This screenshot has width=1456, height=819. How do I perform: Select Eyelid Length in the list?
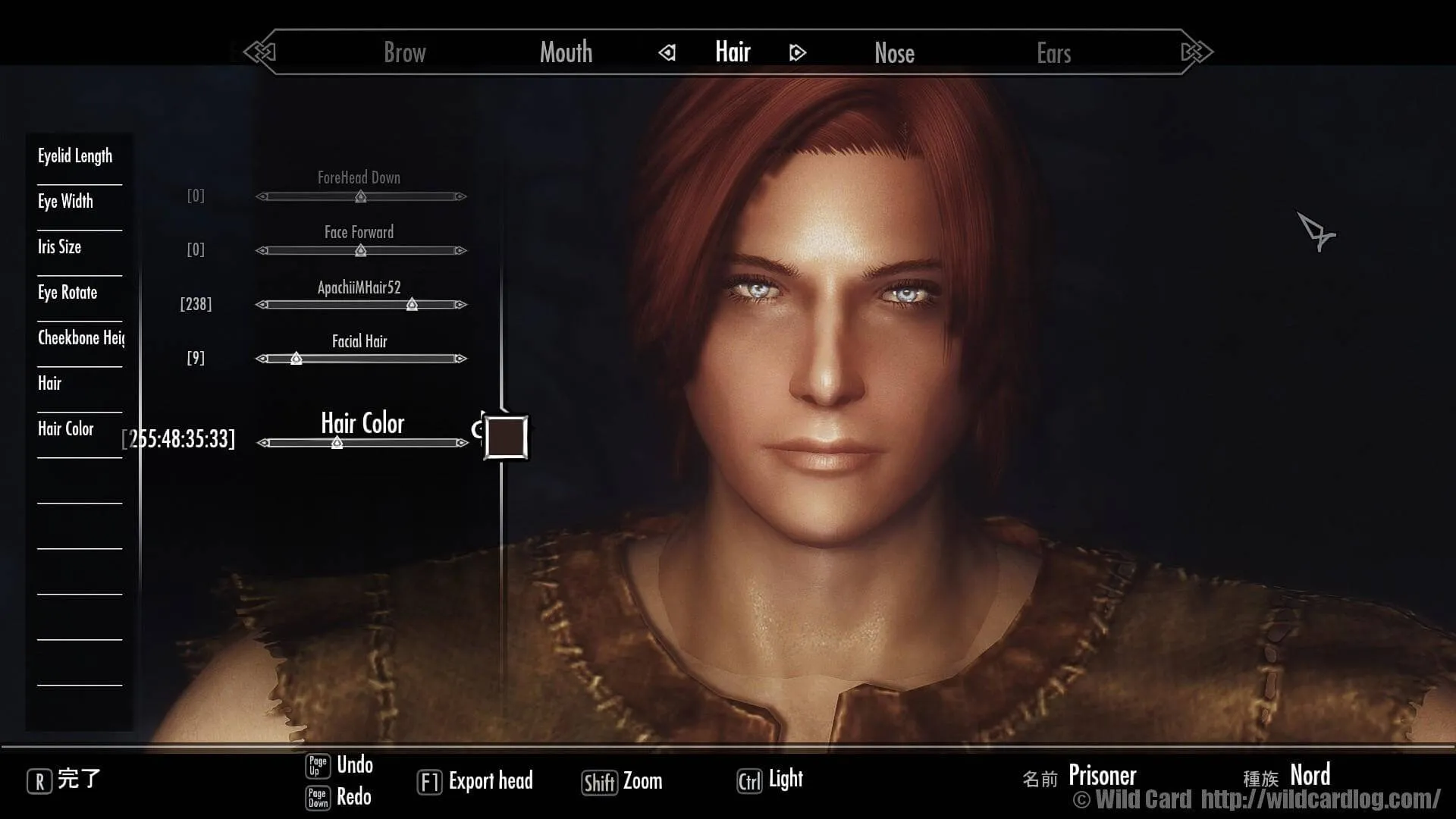75,156
